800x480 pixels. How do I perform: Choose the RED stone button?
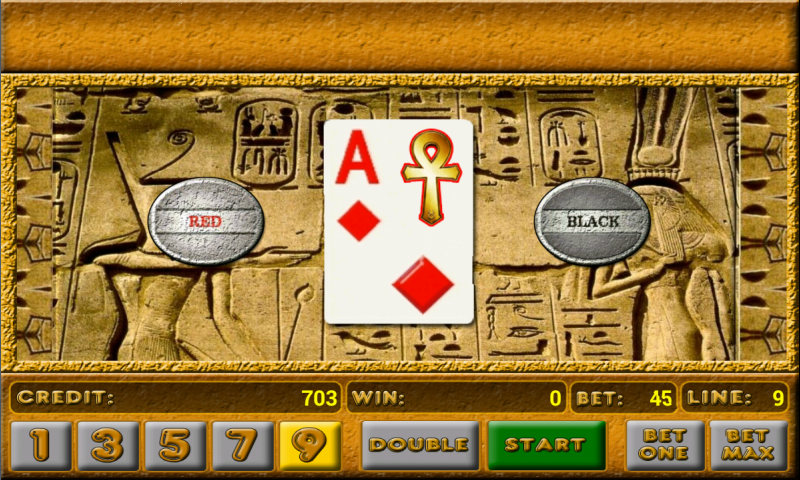pyautogui.click(x=206, y=221)
